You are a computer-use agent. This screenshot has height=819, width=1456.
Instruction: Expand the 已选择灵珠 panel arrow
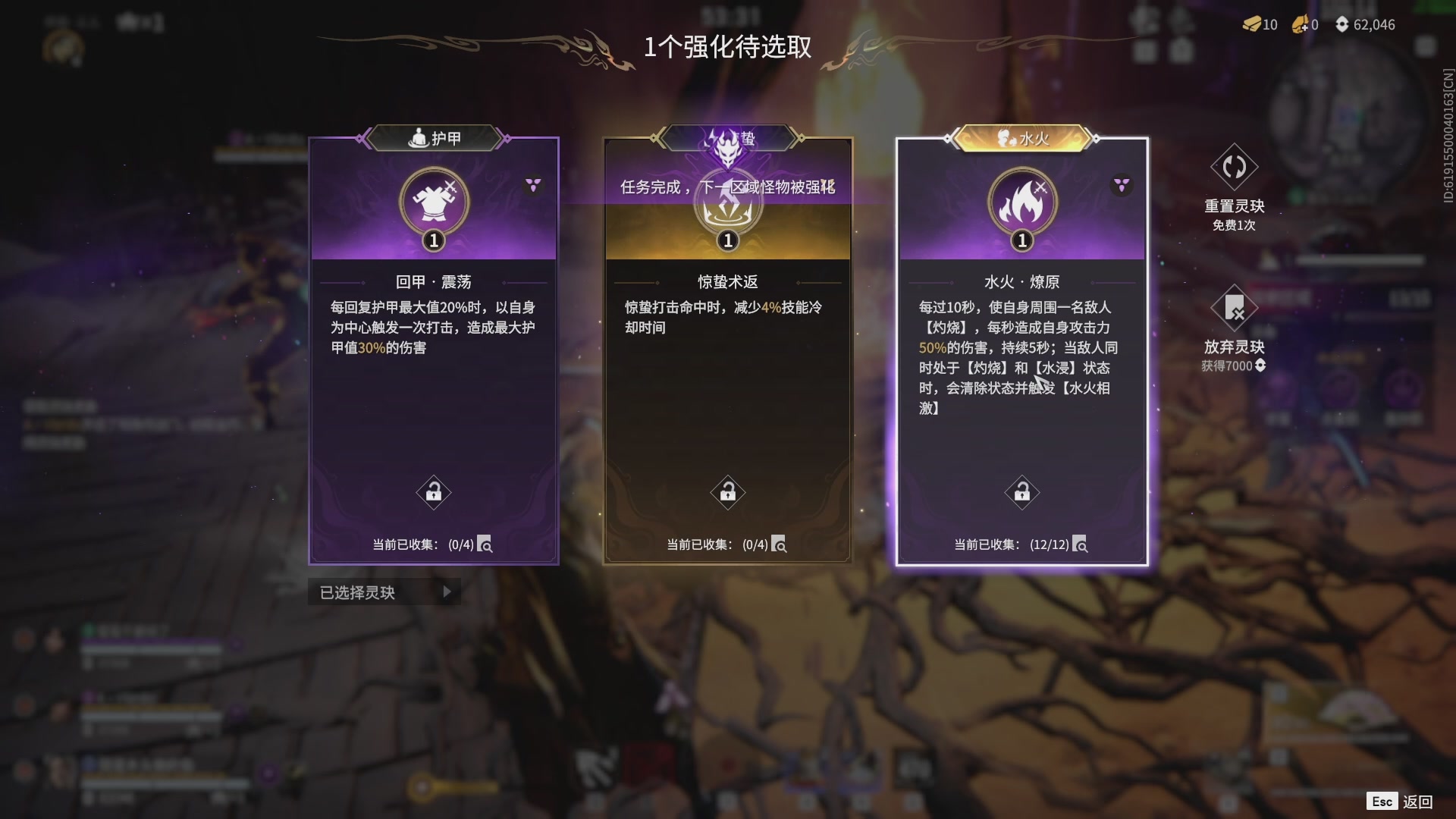click(x=447, y=592)
